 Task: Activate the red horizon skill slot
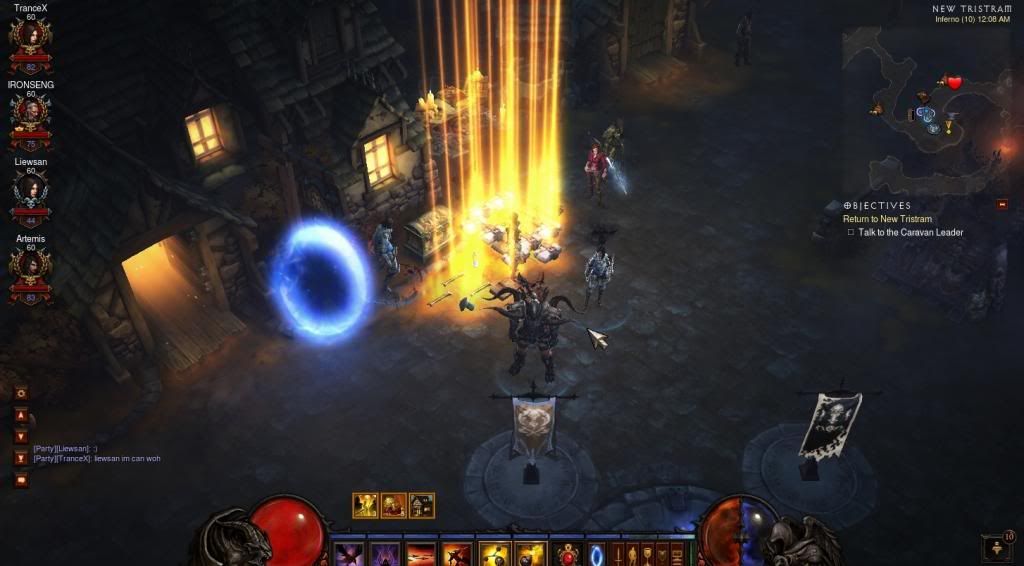pos(421,554)
